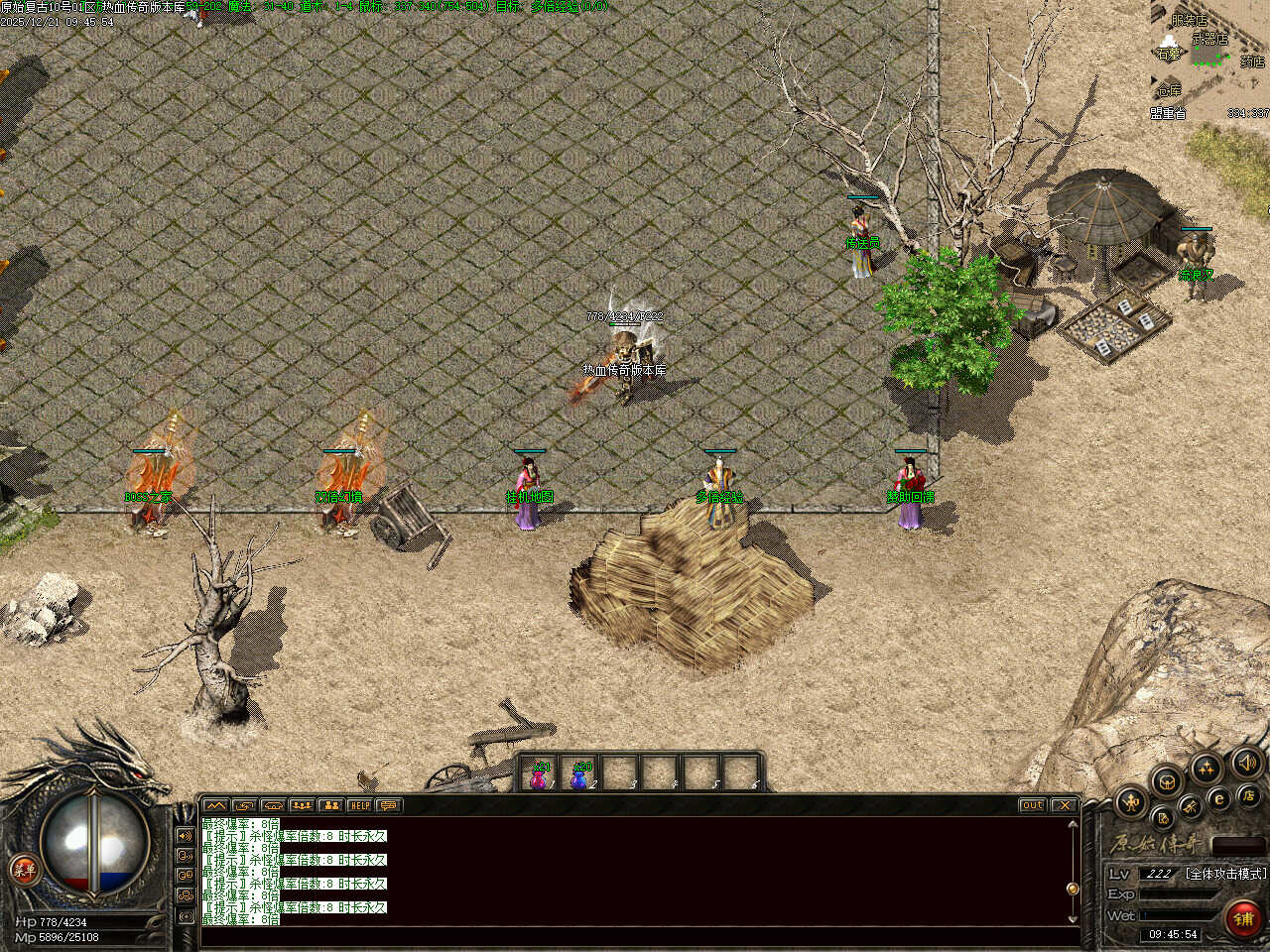The width and height of the screenshot is (1270, 952).
Task: Select the red potion hotbar slot
Action: pyautogui.click(x=539, y=775)
